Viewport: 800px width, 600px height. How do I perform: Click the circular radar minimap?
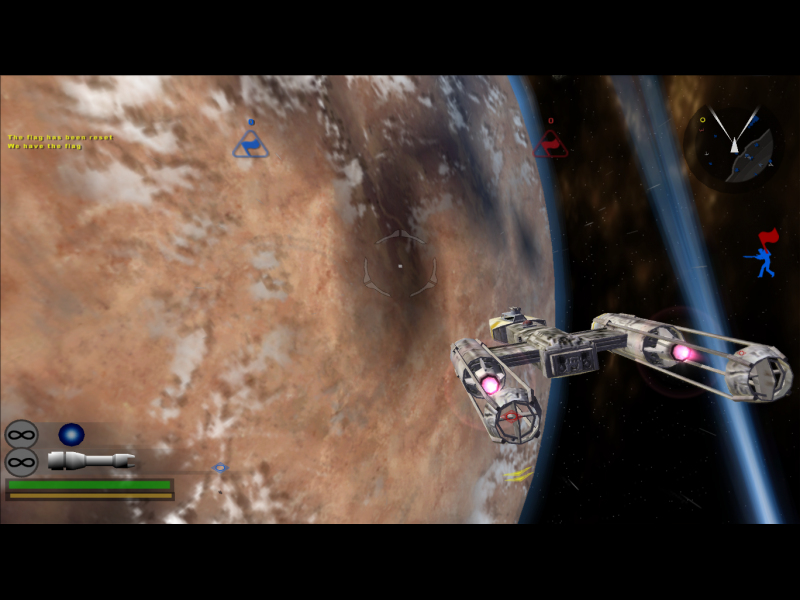735,146
